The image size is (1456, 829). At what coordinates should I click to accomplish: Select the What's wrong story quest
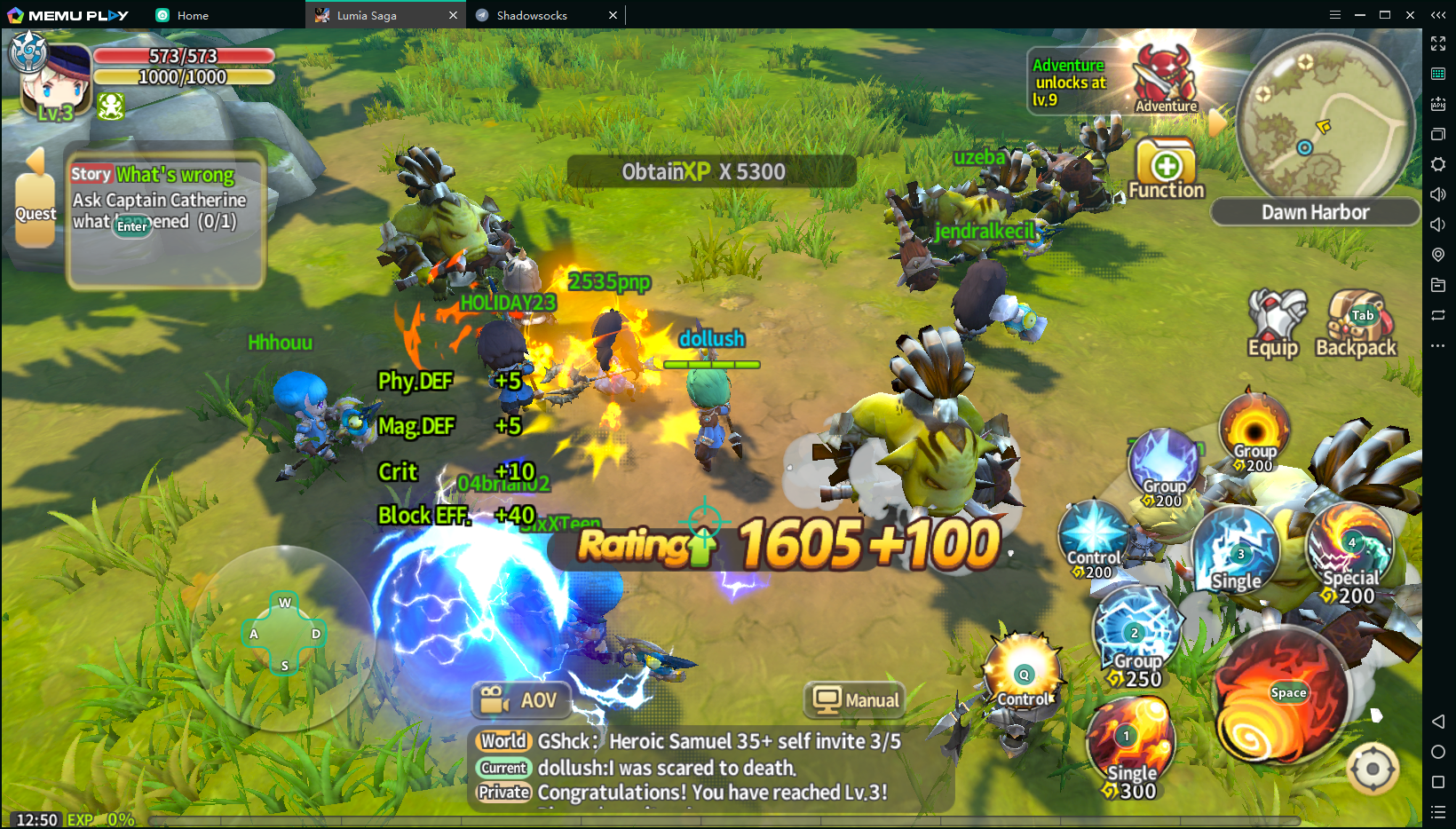(165, 199)
